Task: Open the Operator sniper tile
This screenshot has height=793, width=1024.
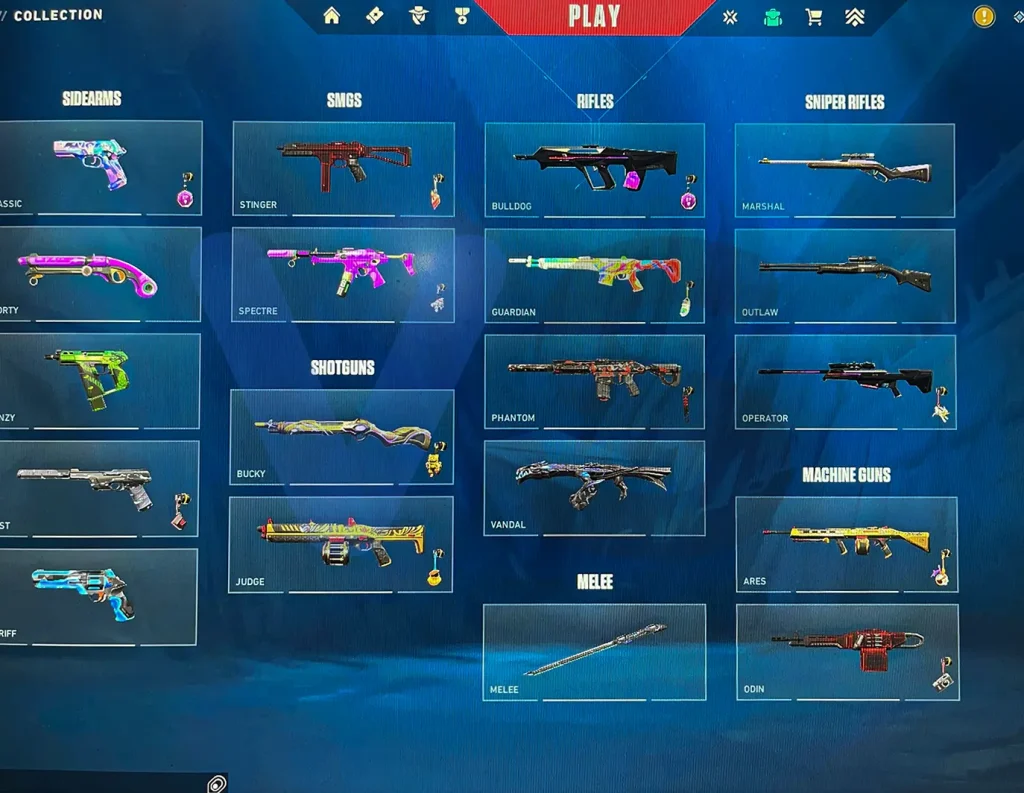Action: pos(845,381)
